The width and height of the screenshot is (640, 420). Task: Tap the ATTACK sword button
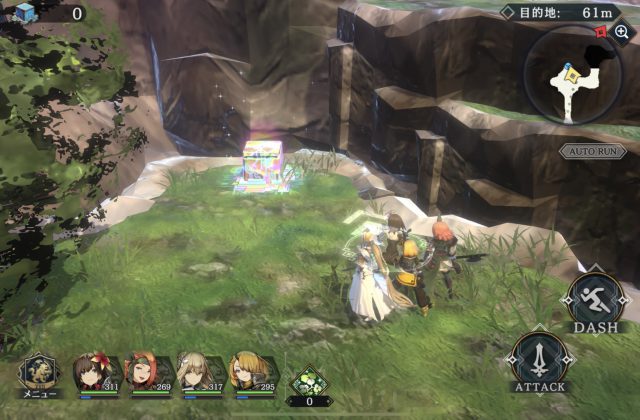[x=540, y=359]
